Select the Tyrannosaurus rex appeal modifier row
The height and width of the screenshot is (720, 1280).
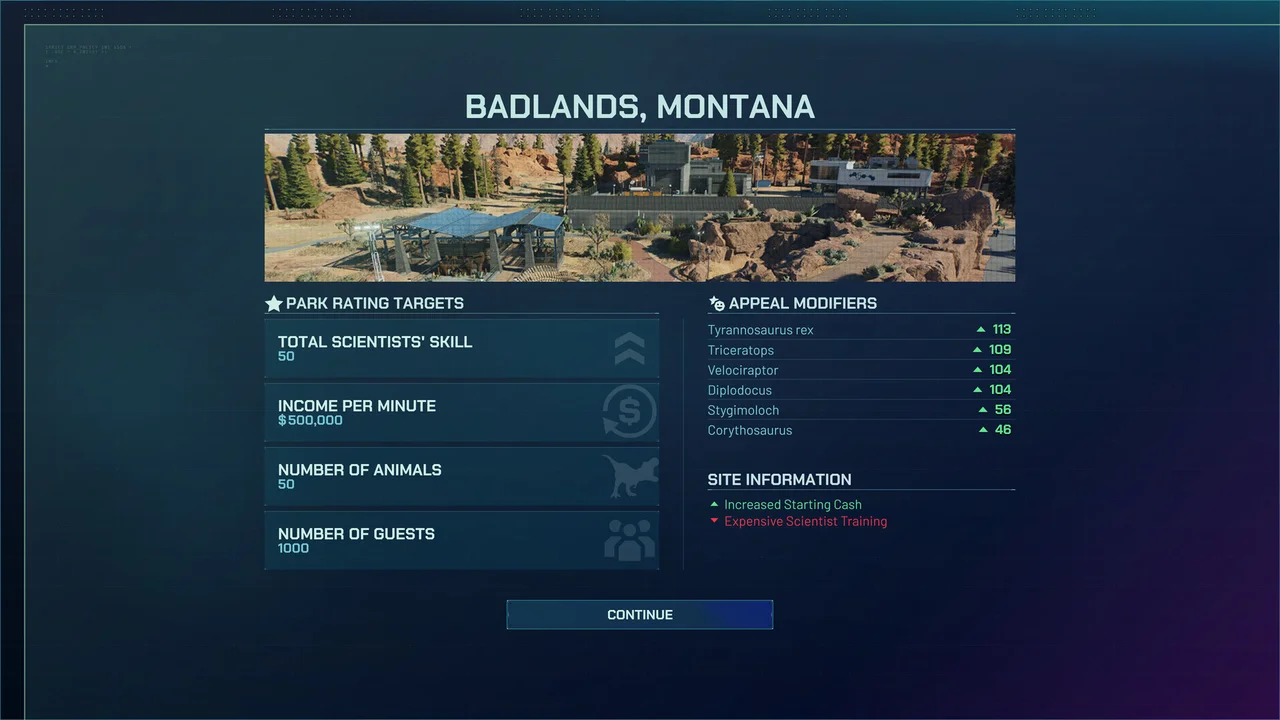pyautogui.click(x=860, y=330)
